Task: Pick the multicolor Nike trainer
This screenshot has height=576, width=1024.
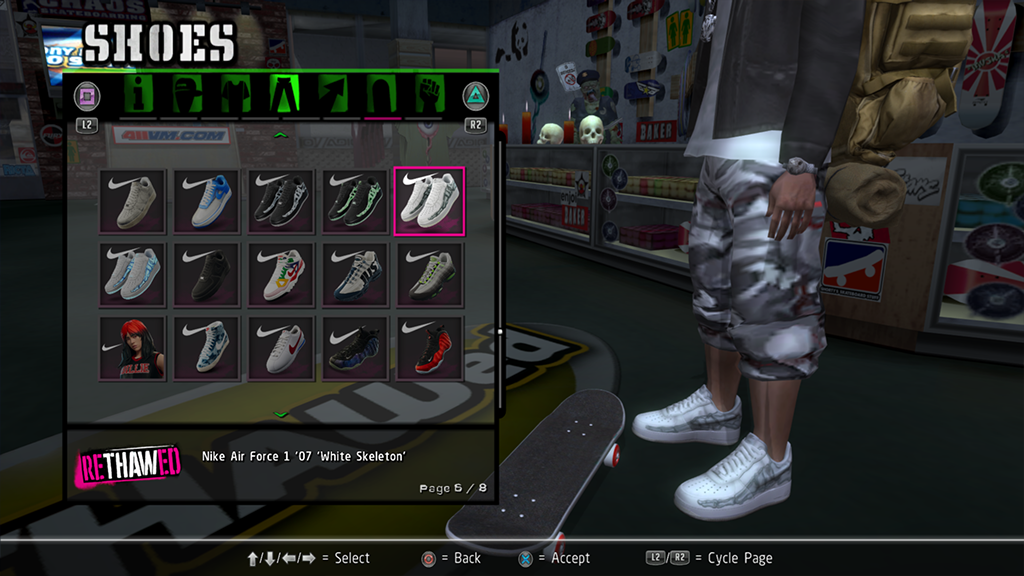Action: pyautogui.click(x=282, y=274)
